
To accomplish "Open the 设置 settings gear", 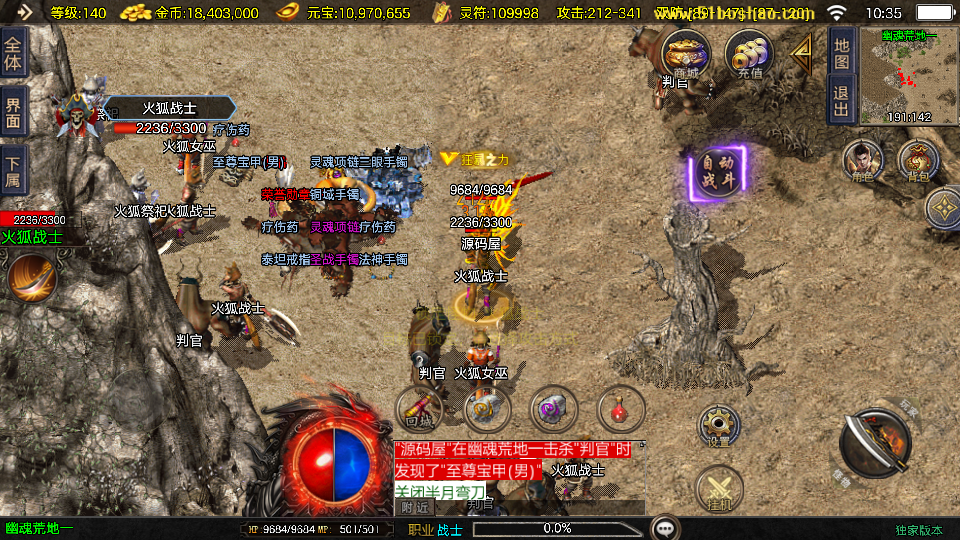I will [719, 425].
